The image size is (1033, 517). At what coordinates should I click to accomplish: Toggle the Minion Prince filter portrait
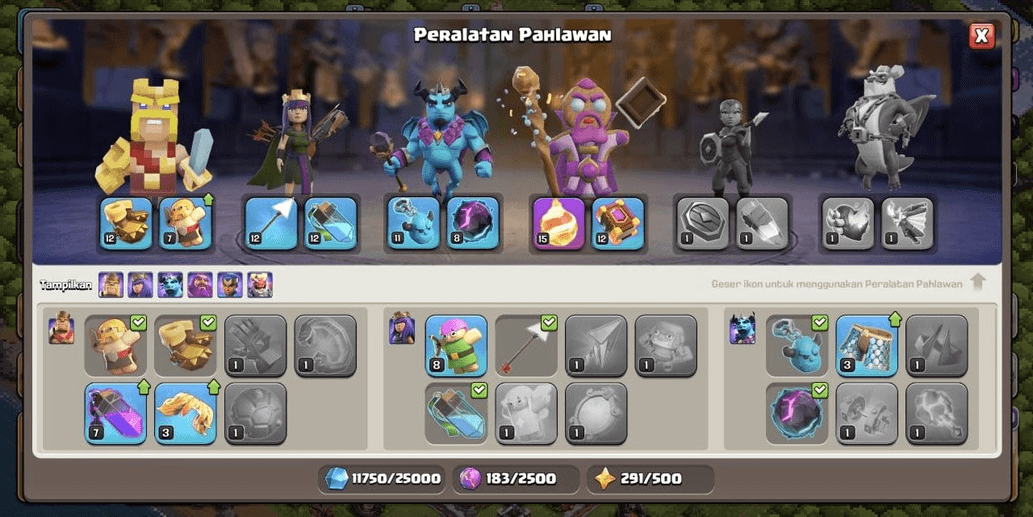coord(170,285)
